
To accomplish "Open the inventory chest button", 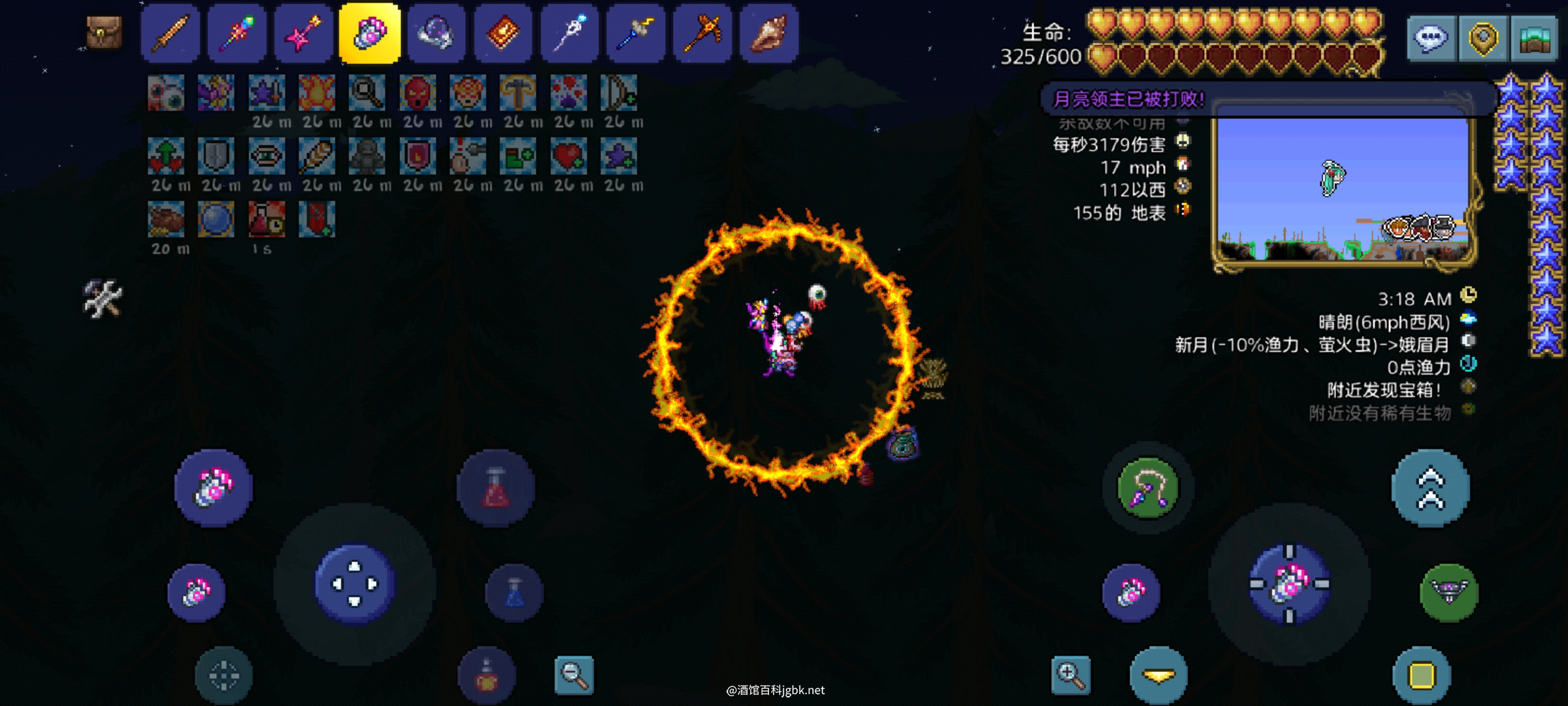I will click(105, 33).
